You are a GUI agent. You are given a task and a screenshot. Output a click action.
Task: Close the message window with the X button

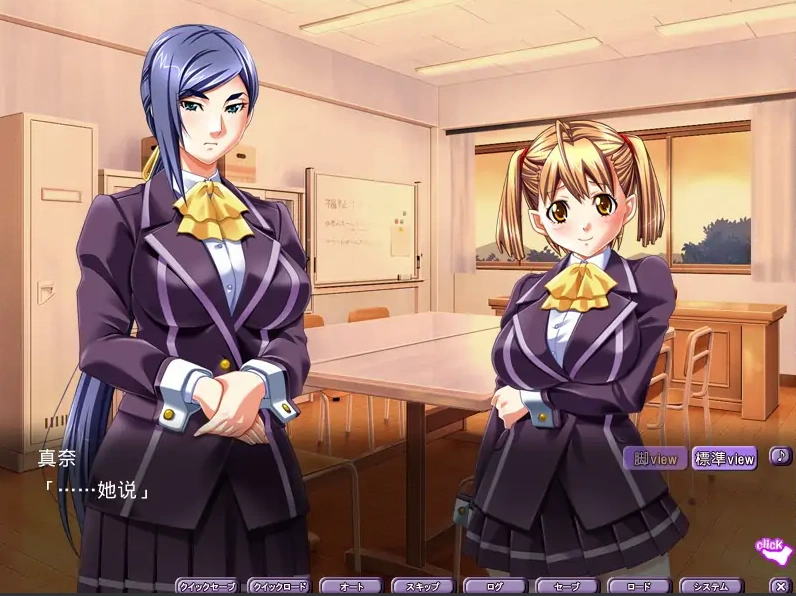781,587
